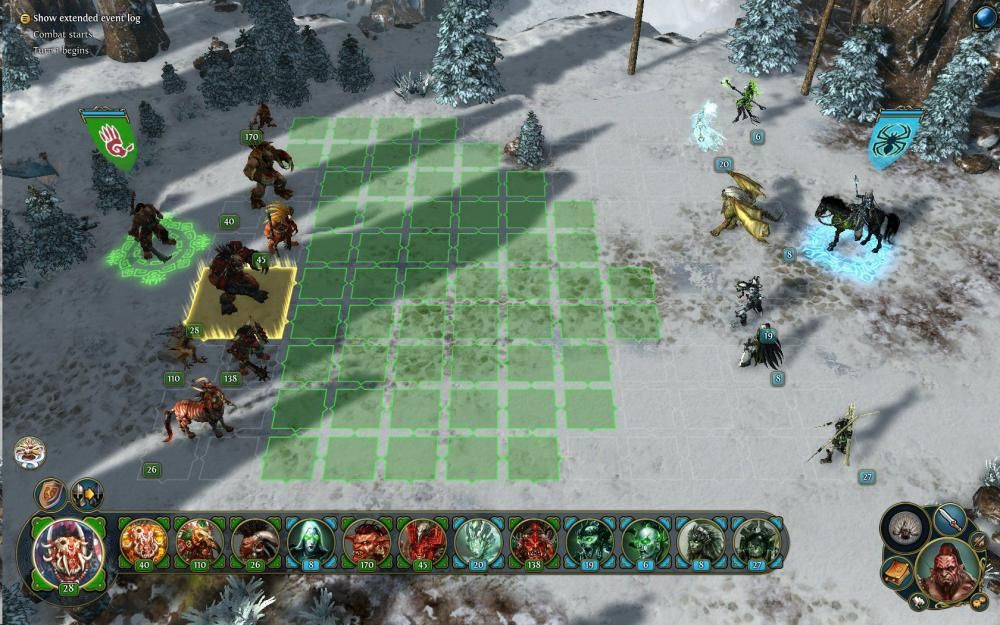Screen dimensions: 1000x625
Task: Open the hero's spellbook
Action: (896, 573)
